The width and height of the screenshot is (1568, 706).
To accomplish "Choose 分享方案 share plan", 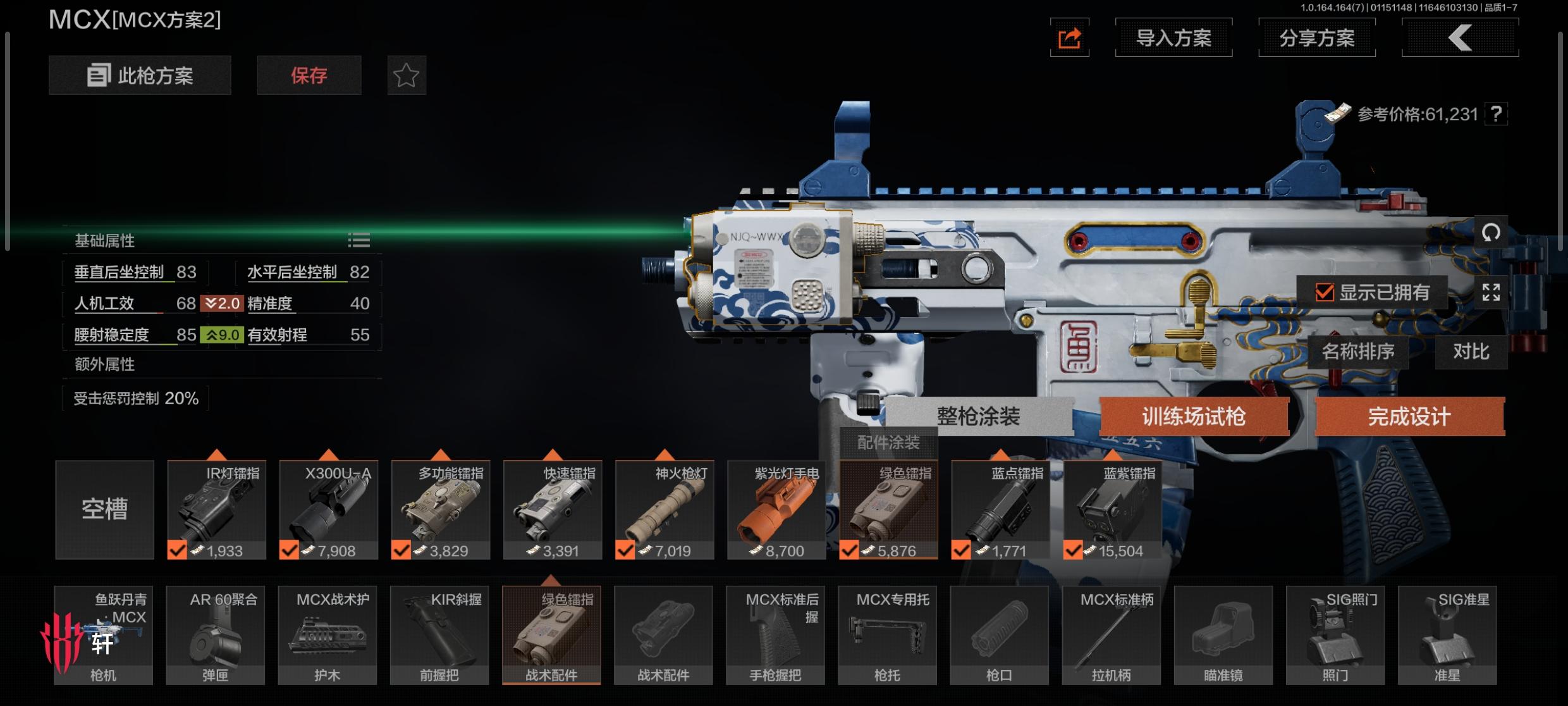I will coord(1317,38).
